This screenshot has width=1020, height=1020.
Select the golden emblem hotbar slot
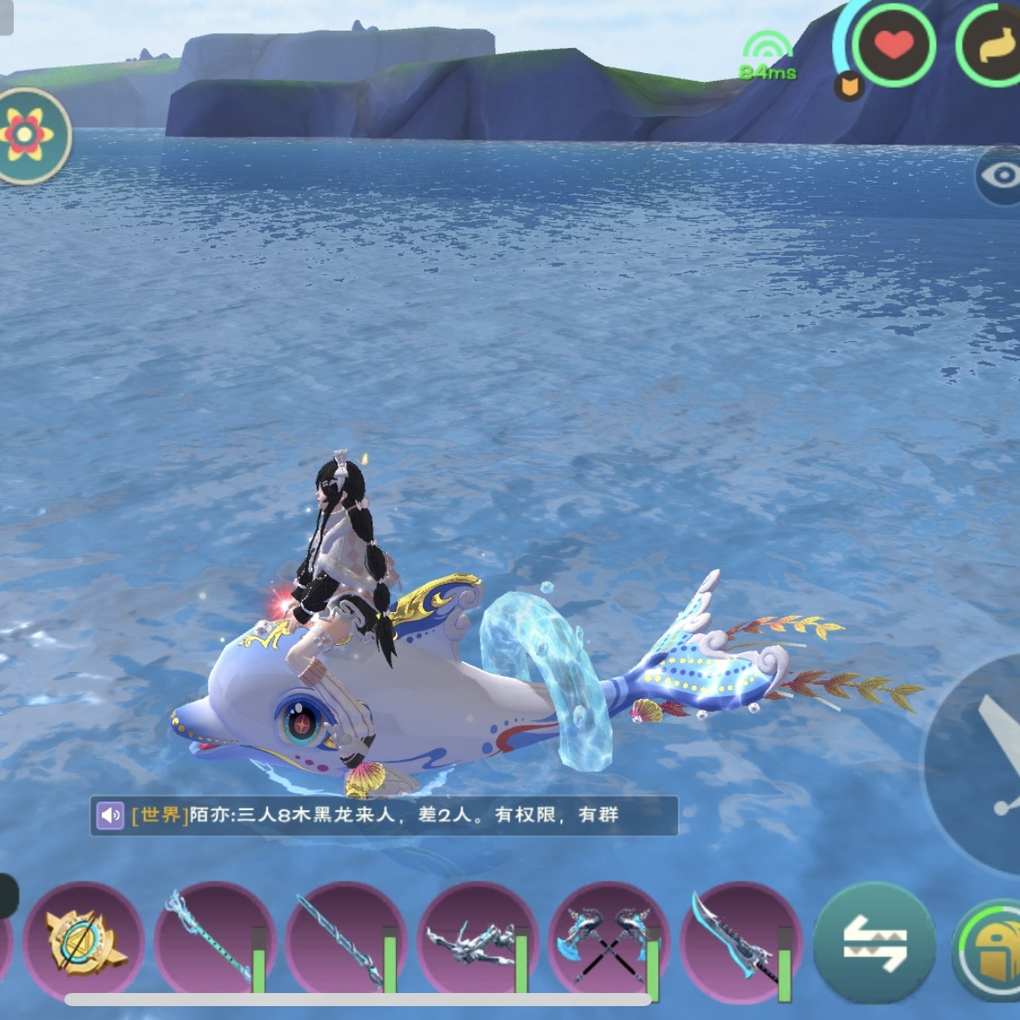(x=84, y=941)
